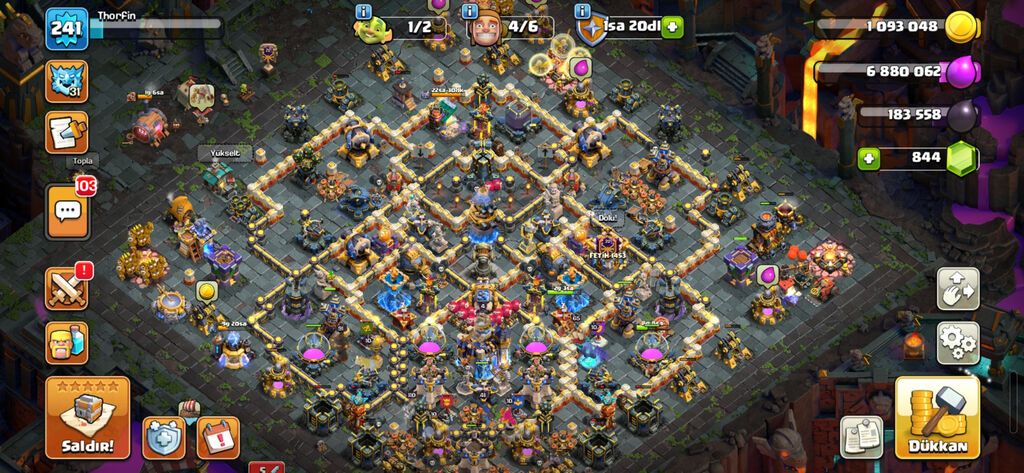Open the army barbarian icon
This screenshot has width=1024, height=473.
coord(67,342)
